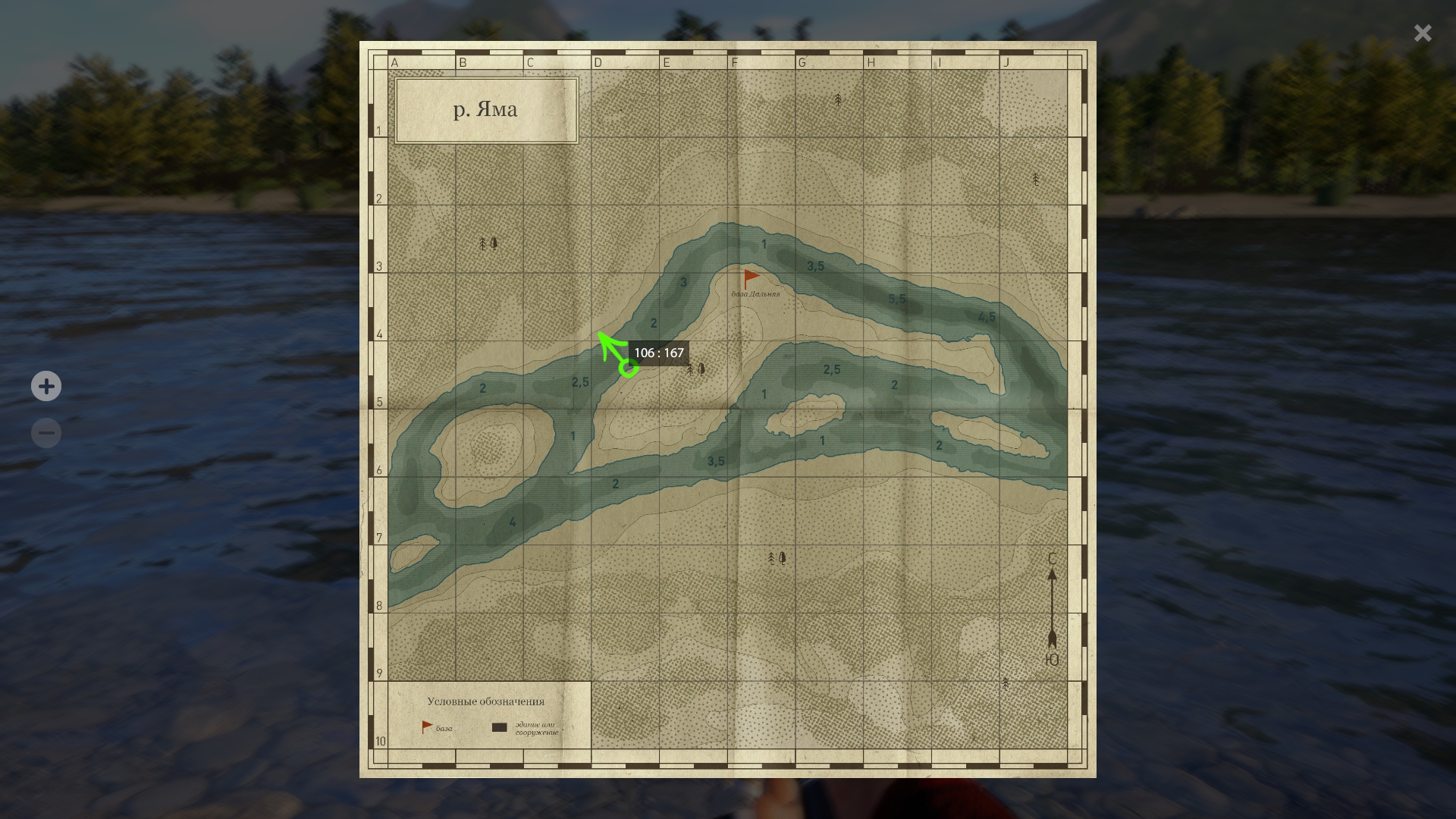Click the green player position marker
This screenshot has height=819, width=1456.
tap(628, 369)
